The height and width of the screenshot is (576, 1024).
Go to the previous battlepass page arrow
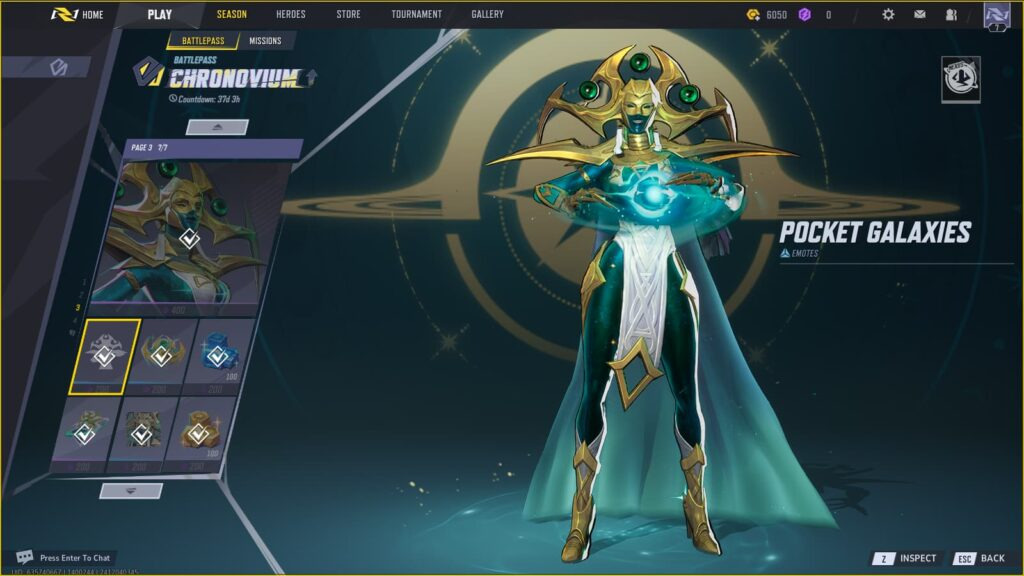[x=217, y=127]
